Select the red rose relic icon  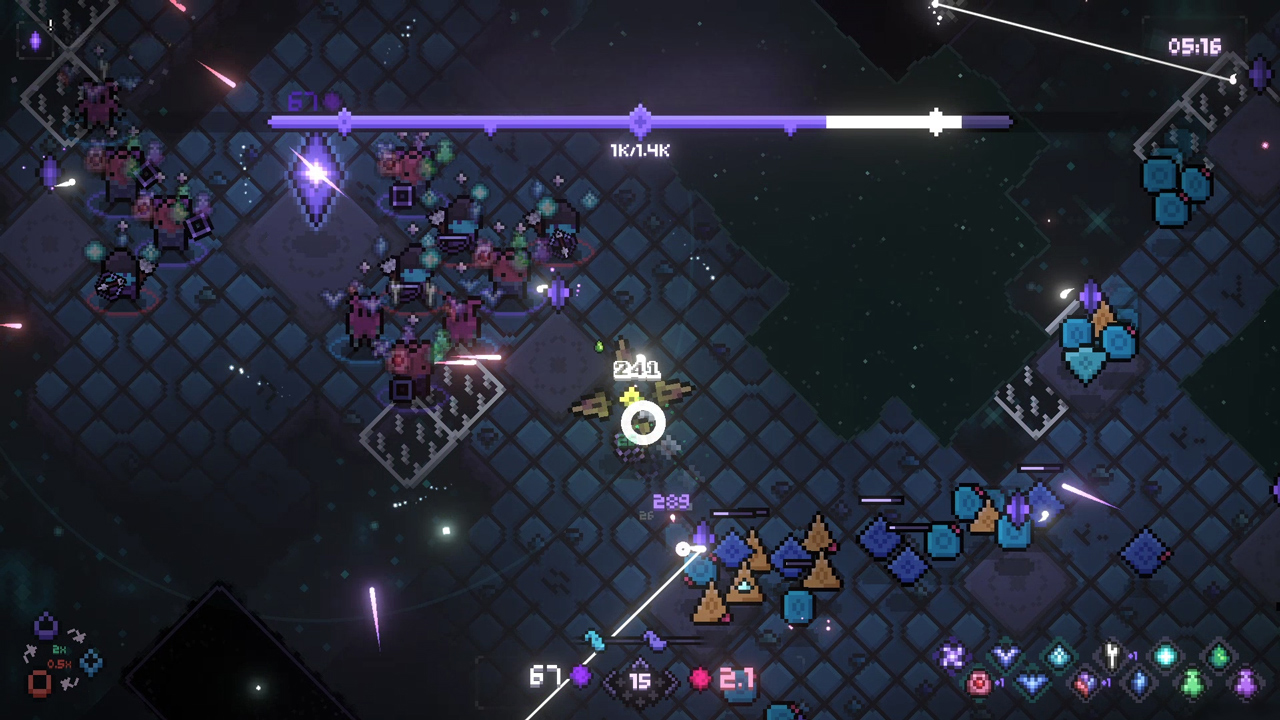pos(981,683)
